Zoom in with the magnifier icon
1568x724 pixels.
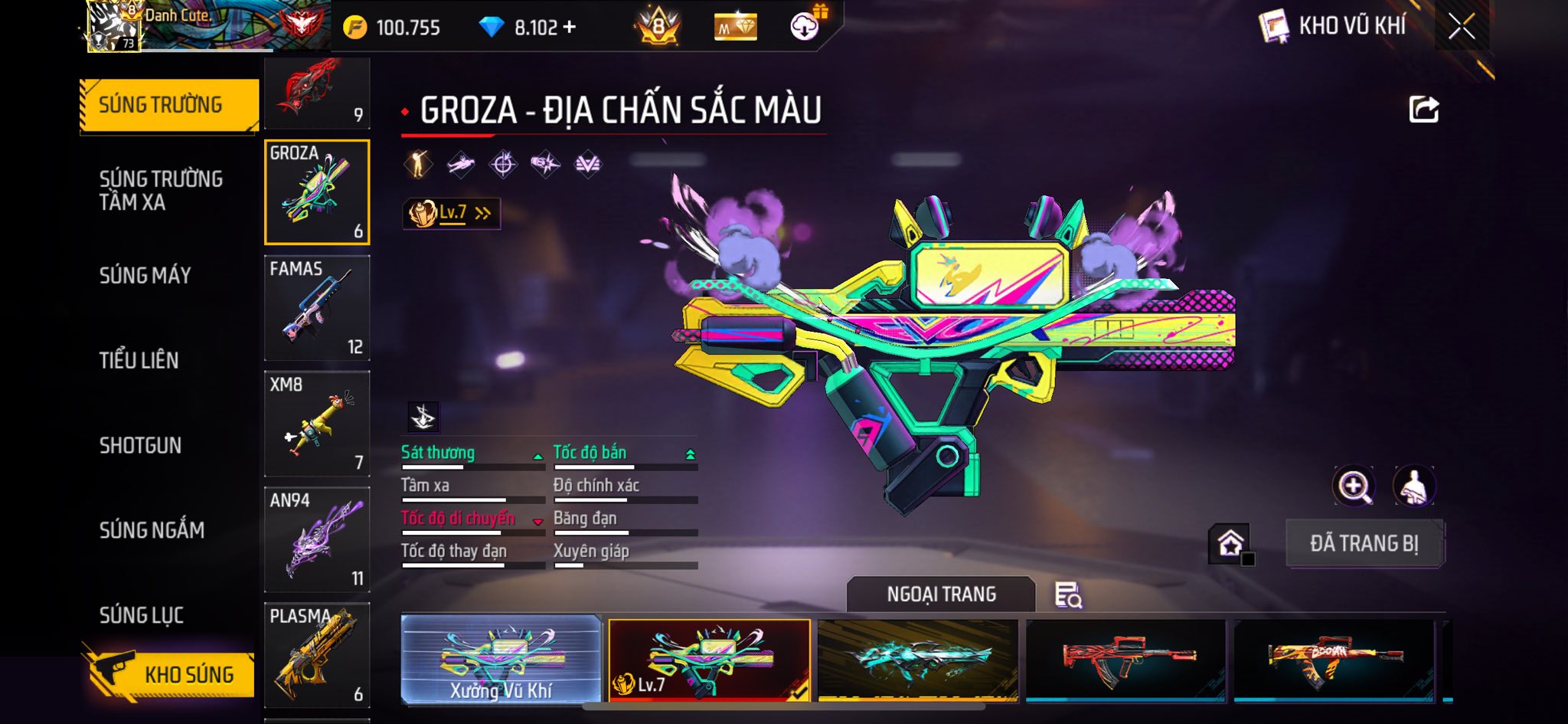[x=1354, y=486]
